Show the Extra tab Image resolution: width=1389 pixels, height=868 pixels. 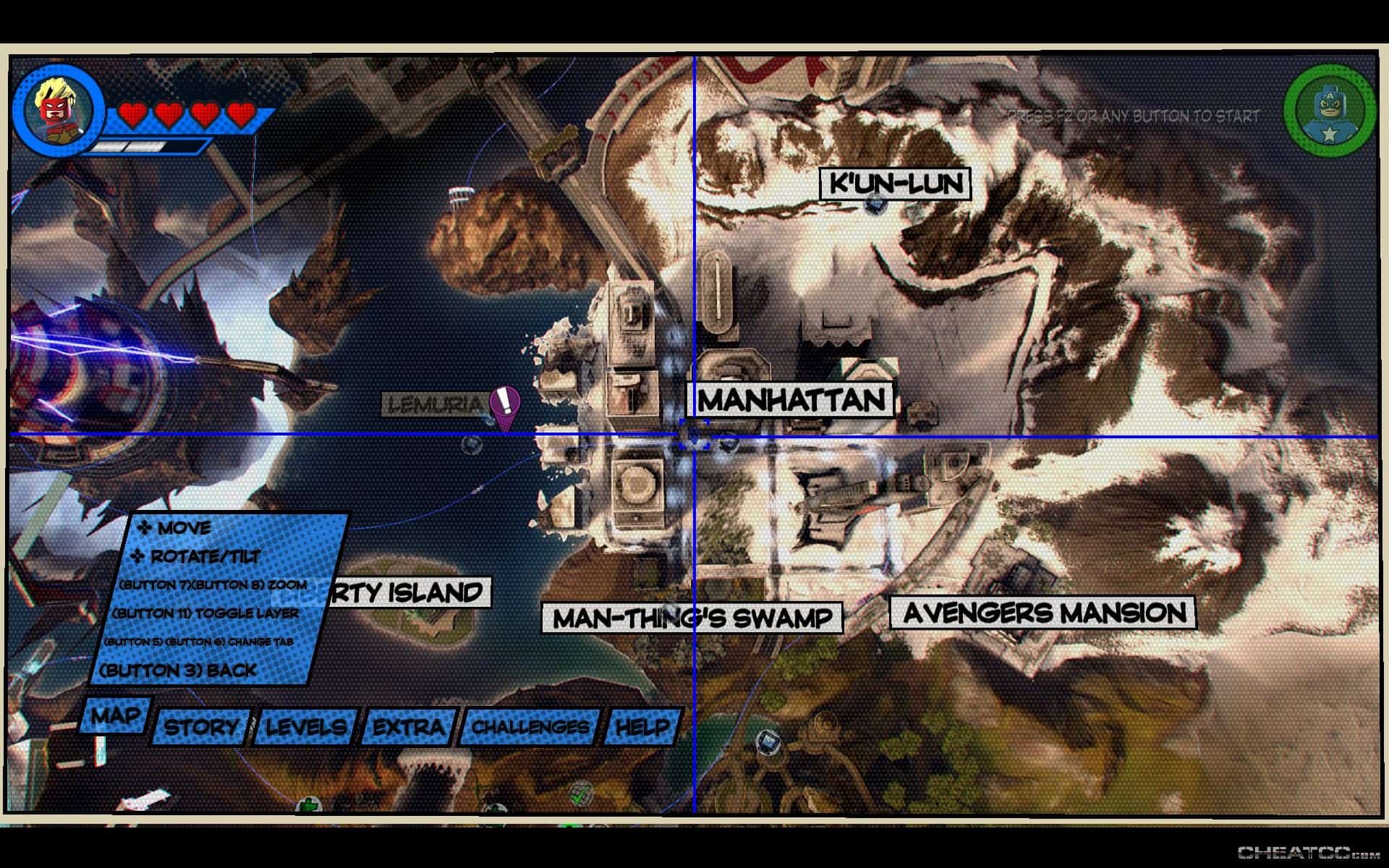(x=409, y=726)
